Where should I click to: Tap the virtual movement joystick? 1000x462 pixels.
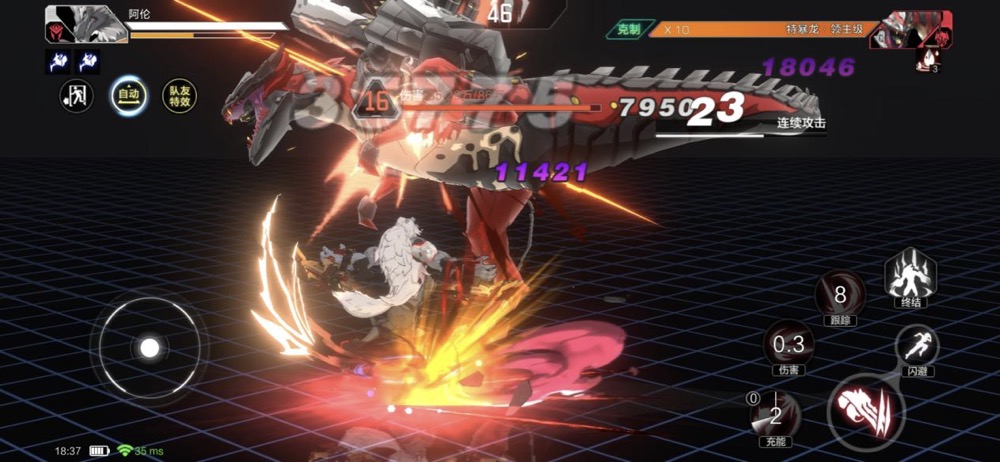(x=149, y=347)
